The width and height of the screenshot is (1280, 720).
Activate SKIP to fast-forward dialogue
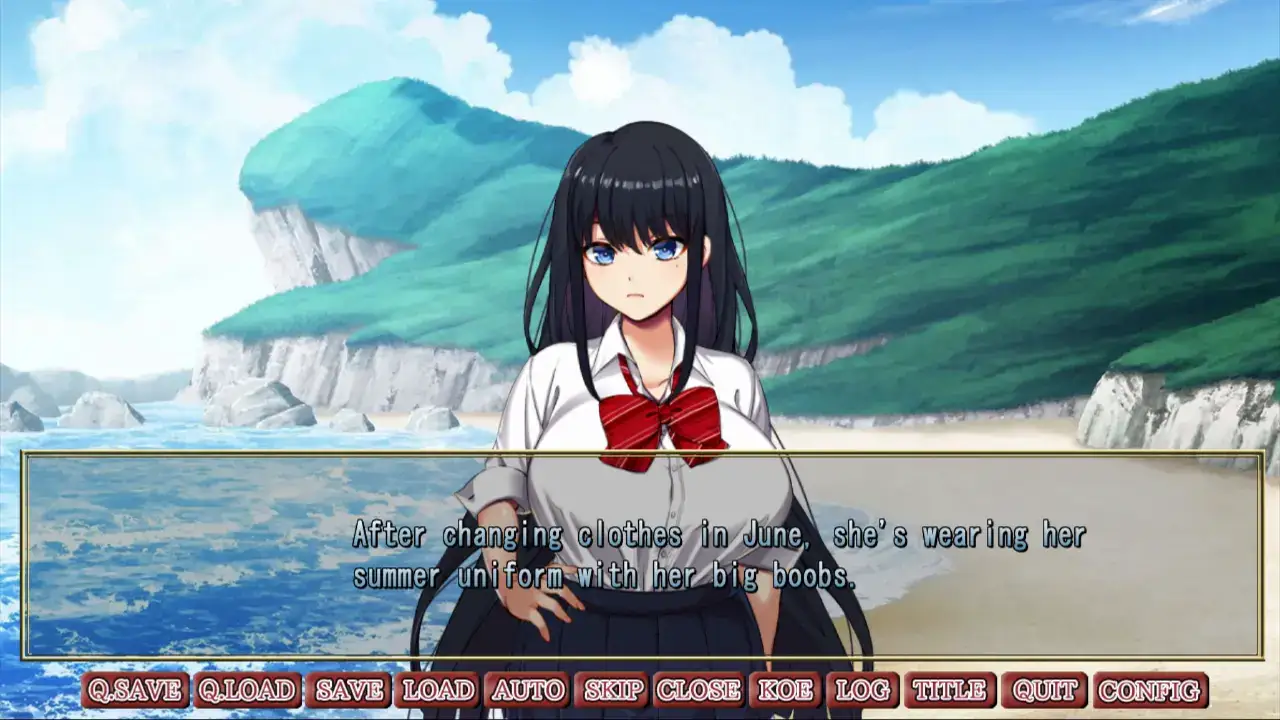click(x=614, y=690)
